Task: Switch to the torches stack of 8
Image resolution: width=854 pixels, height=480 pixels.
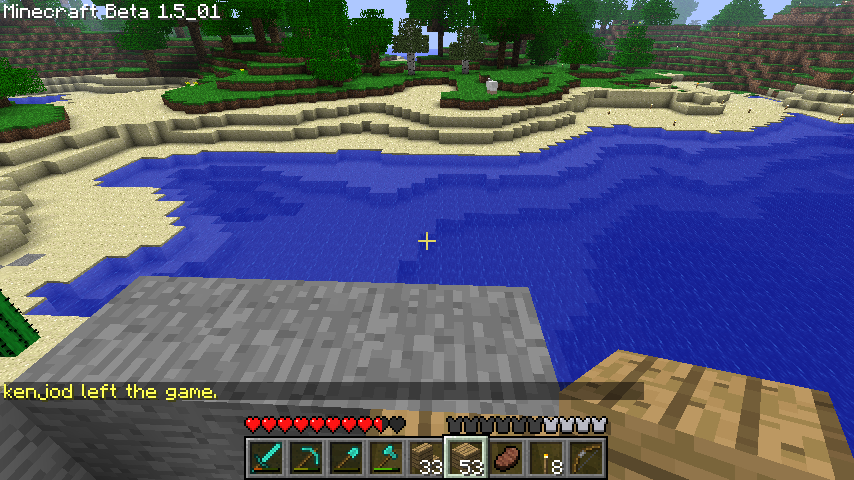Action: [x=546, y=458]
